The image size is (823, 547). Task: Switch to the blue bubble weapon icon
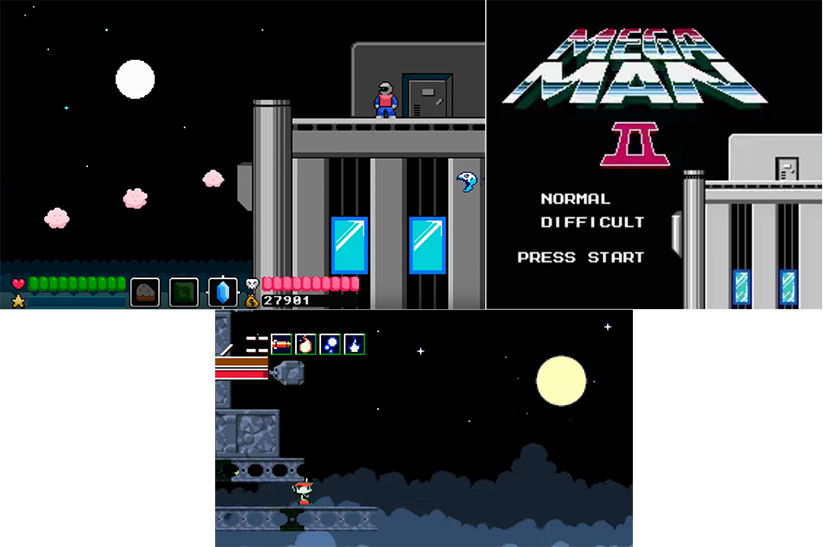[x=329, y=345]
